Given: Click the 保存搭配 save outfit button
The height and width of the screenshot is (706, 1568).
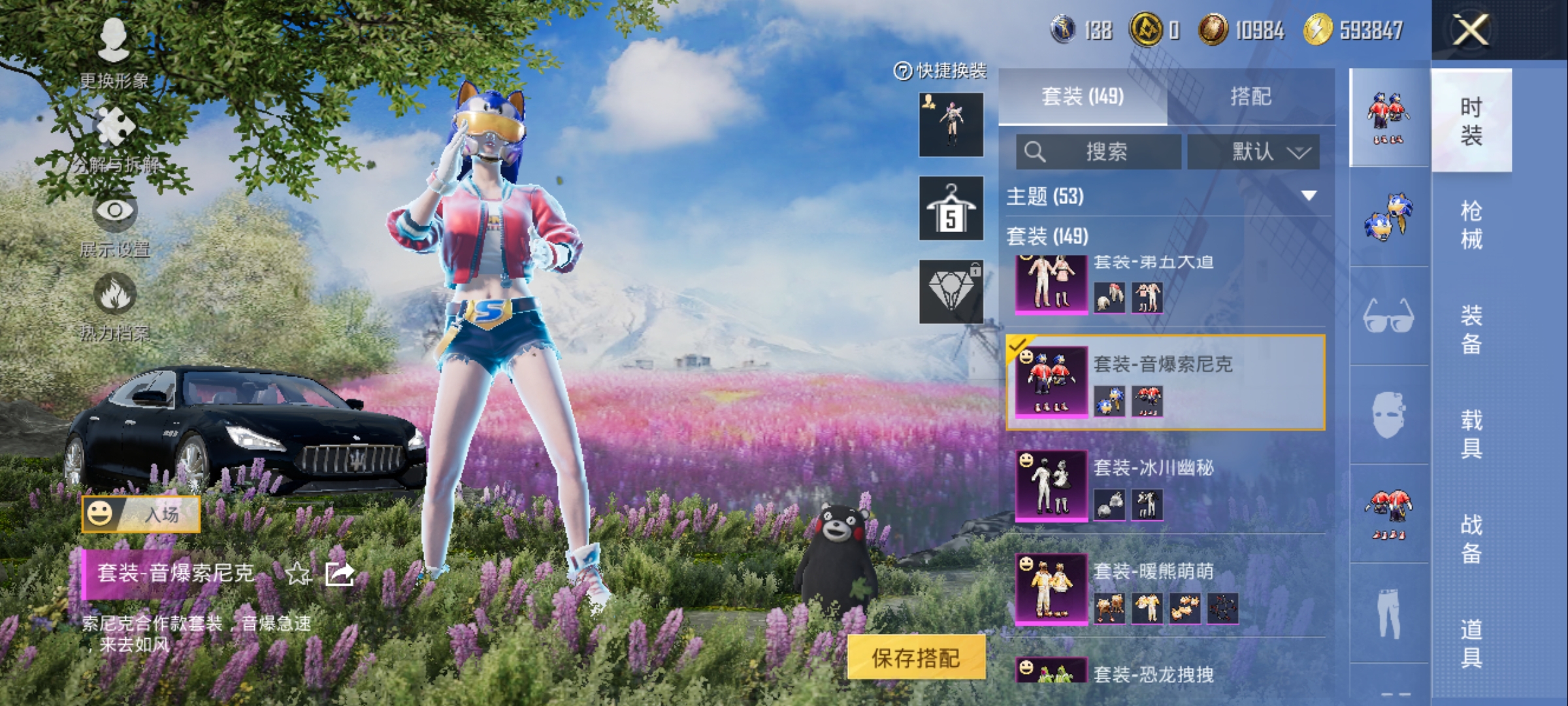Looking at the screenshot, I should point(916,658).
